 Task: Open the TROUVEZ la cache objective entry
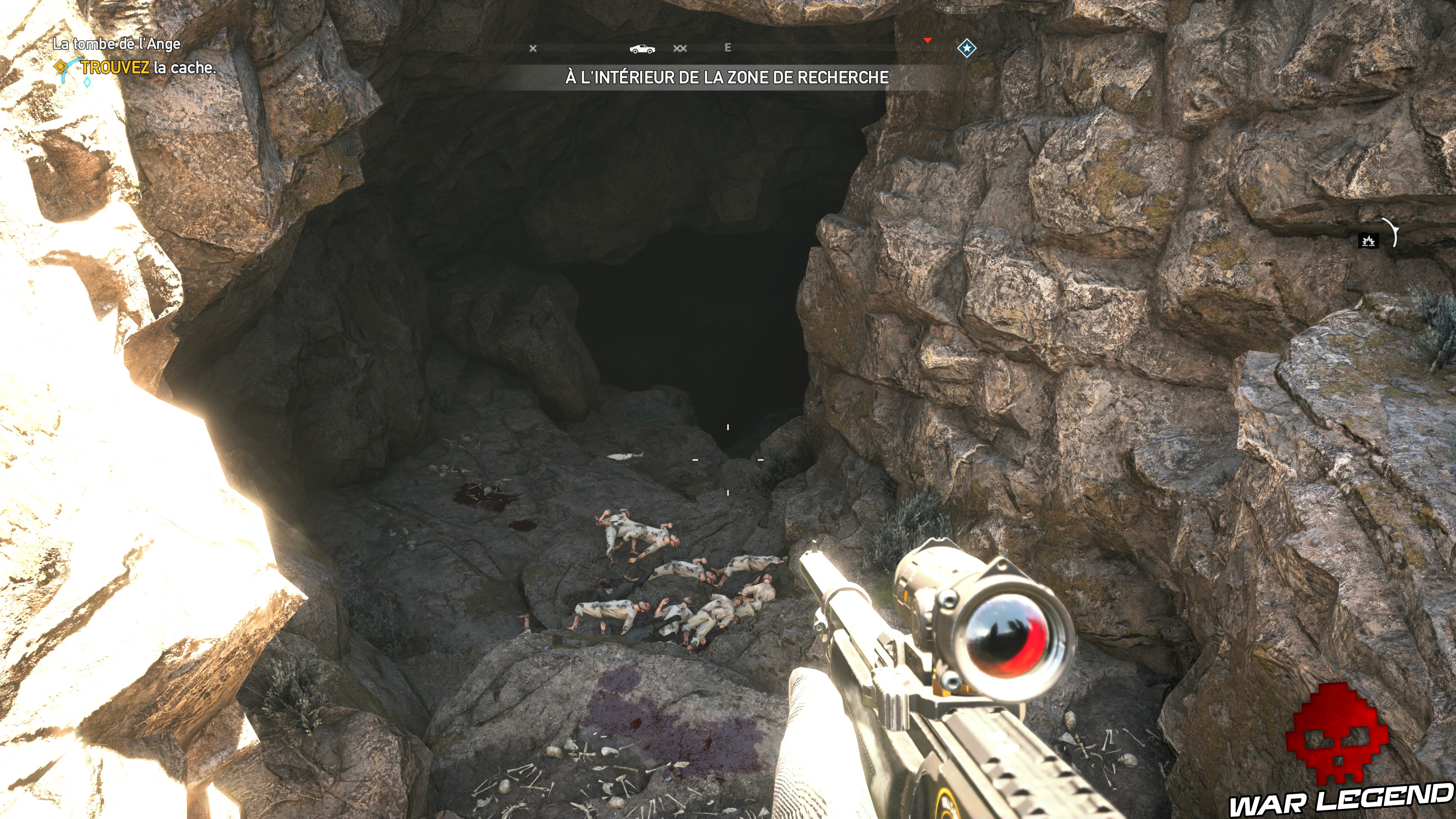pos(147,68)
